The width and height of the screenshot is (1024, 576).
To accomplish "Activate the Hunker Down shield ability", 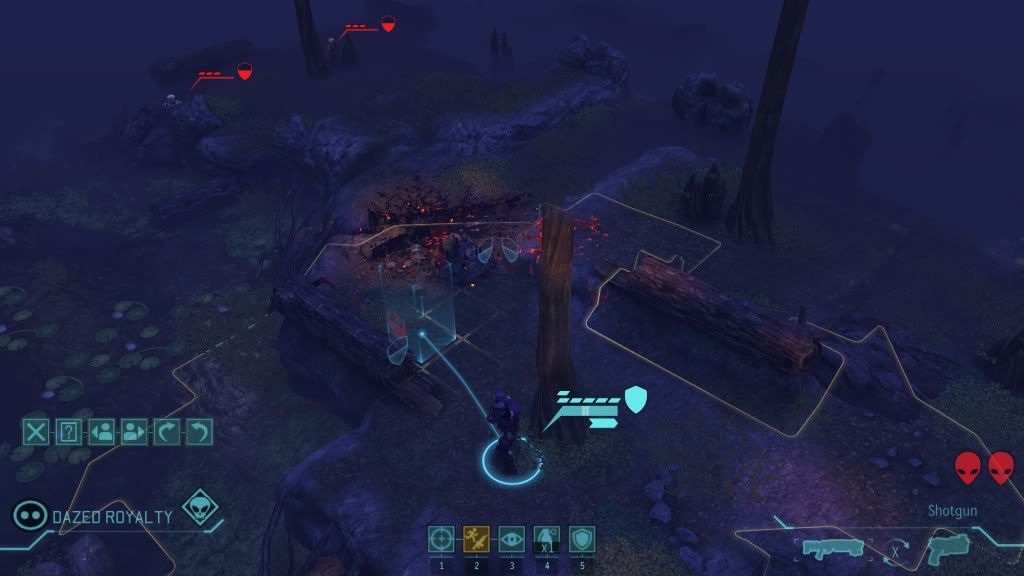I will [x=581, y=539].
